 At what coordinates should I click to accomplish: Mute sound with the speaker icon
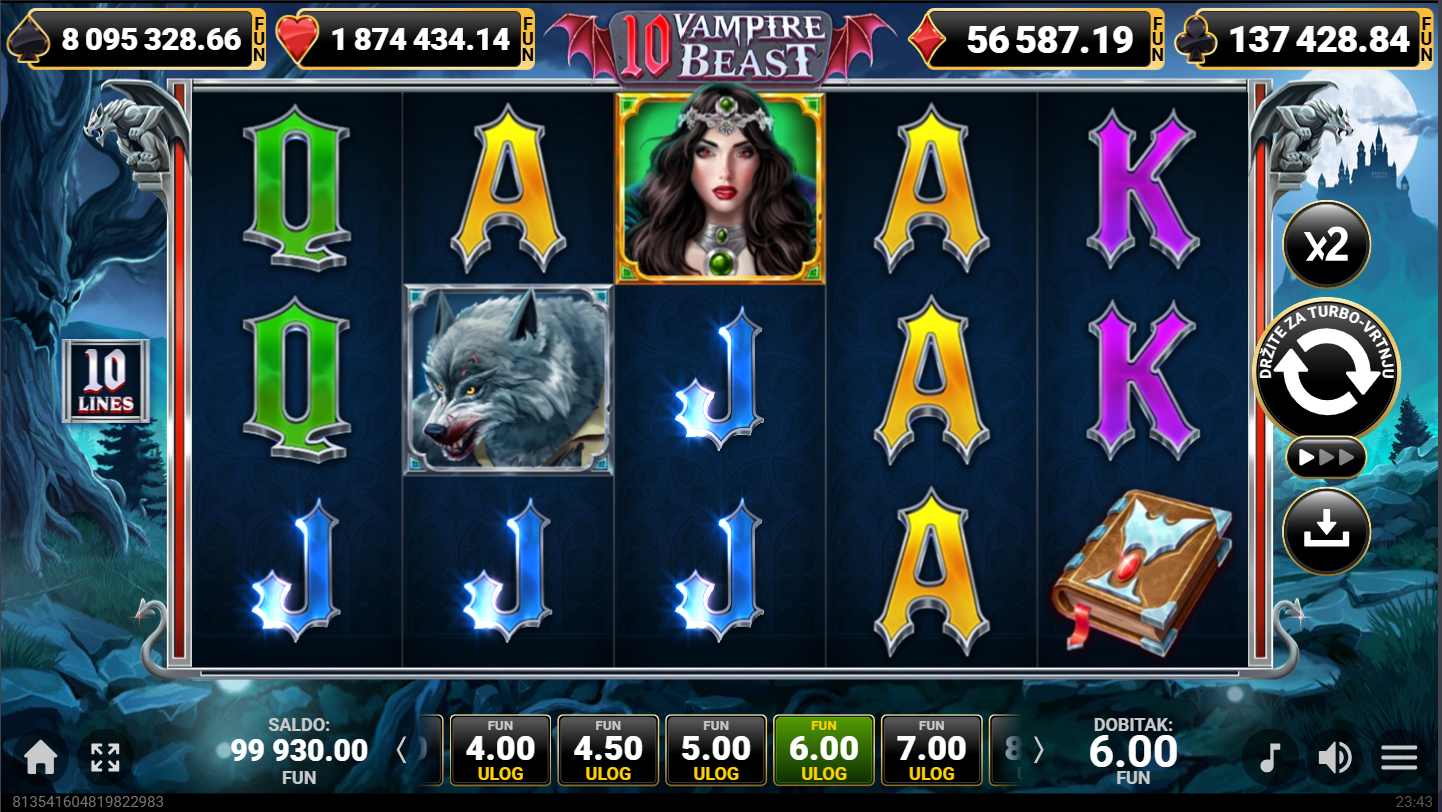coord(1335,758)
